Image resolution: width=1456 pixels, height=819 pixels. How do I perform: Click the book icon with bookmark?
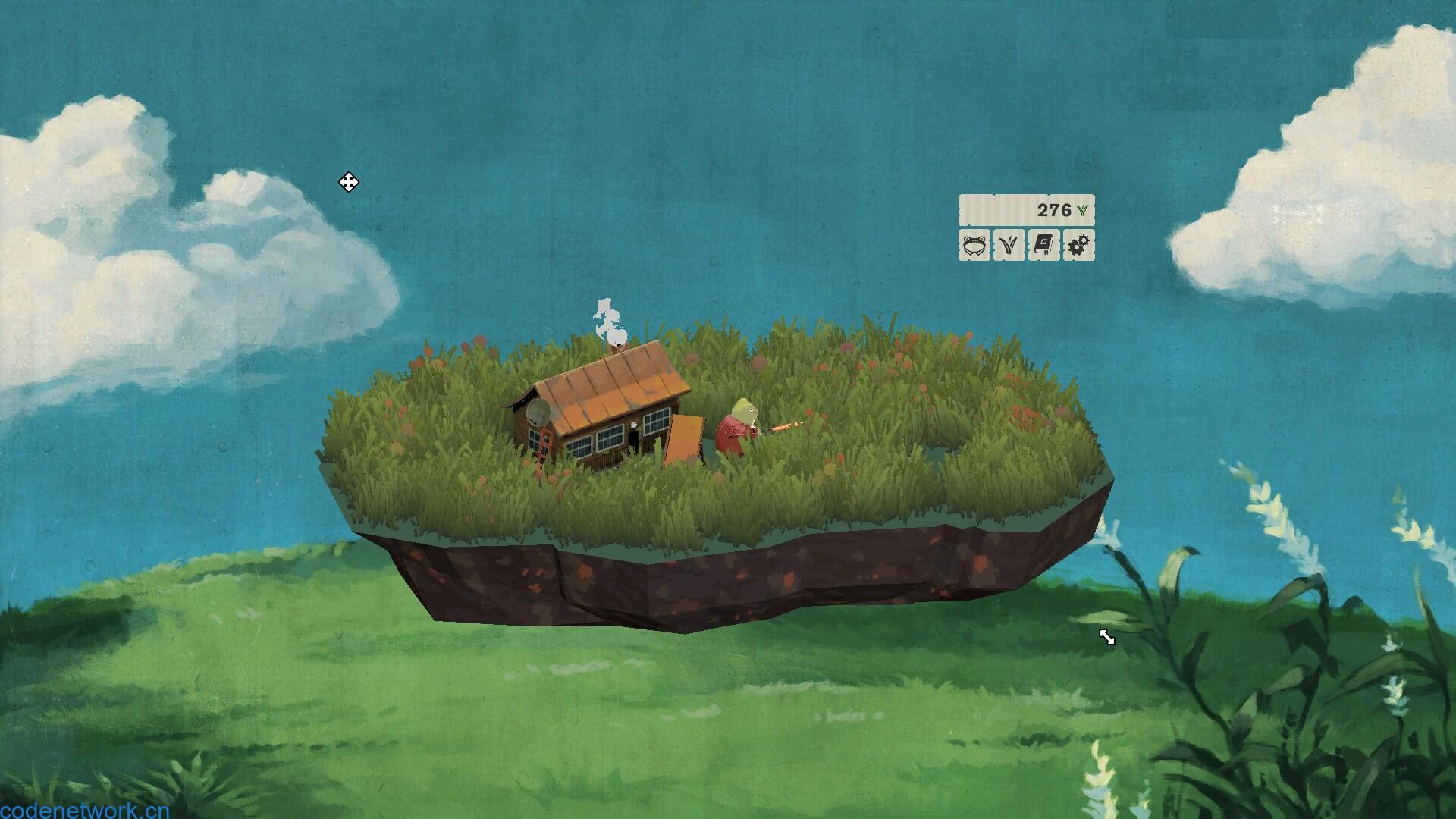(1044, 244)
